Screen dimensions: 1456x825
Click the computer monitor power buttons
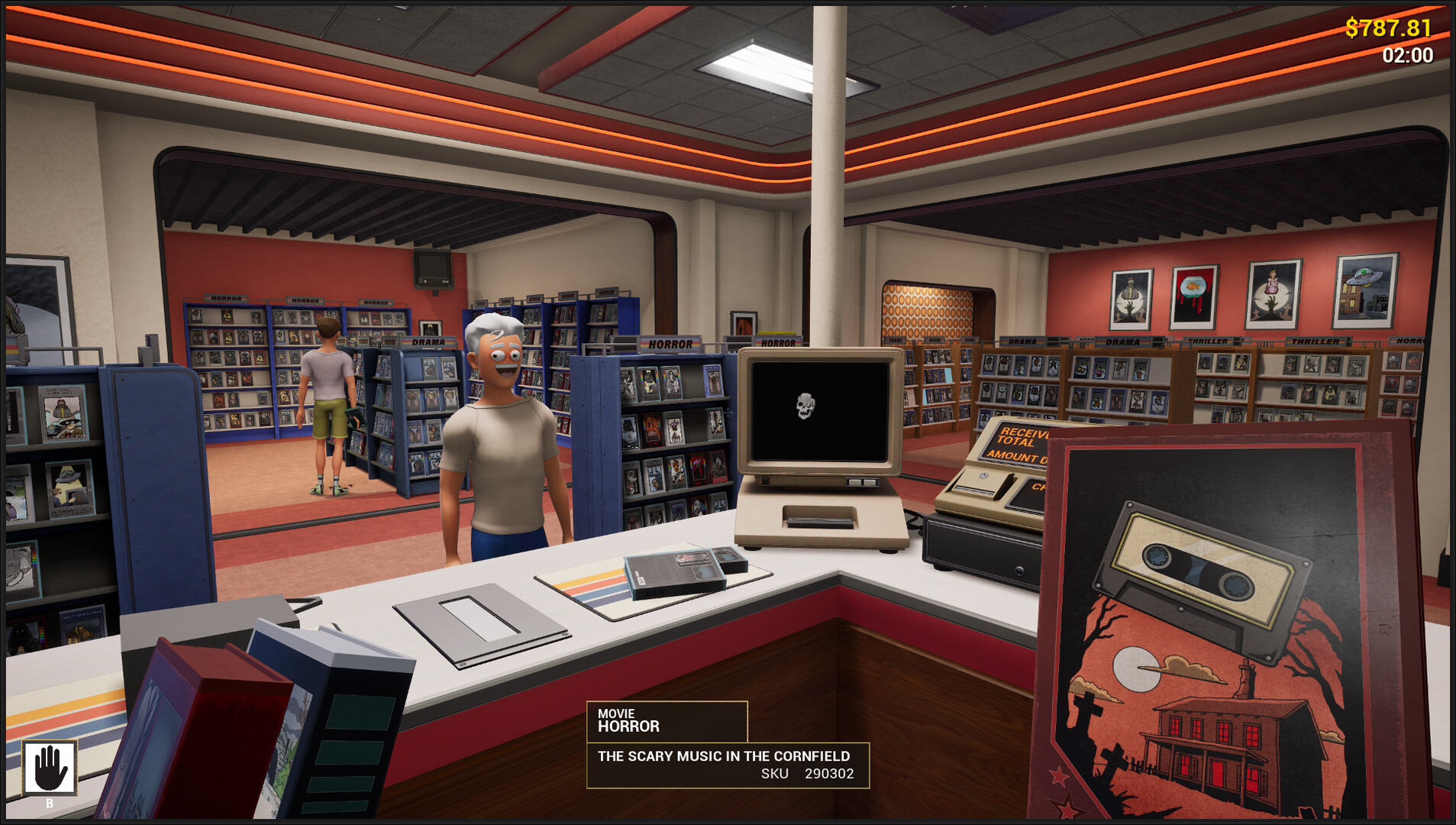(860, 482)
